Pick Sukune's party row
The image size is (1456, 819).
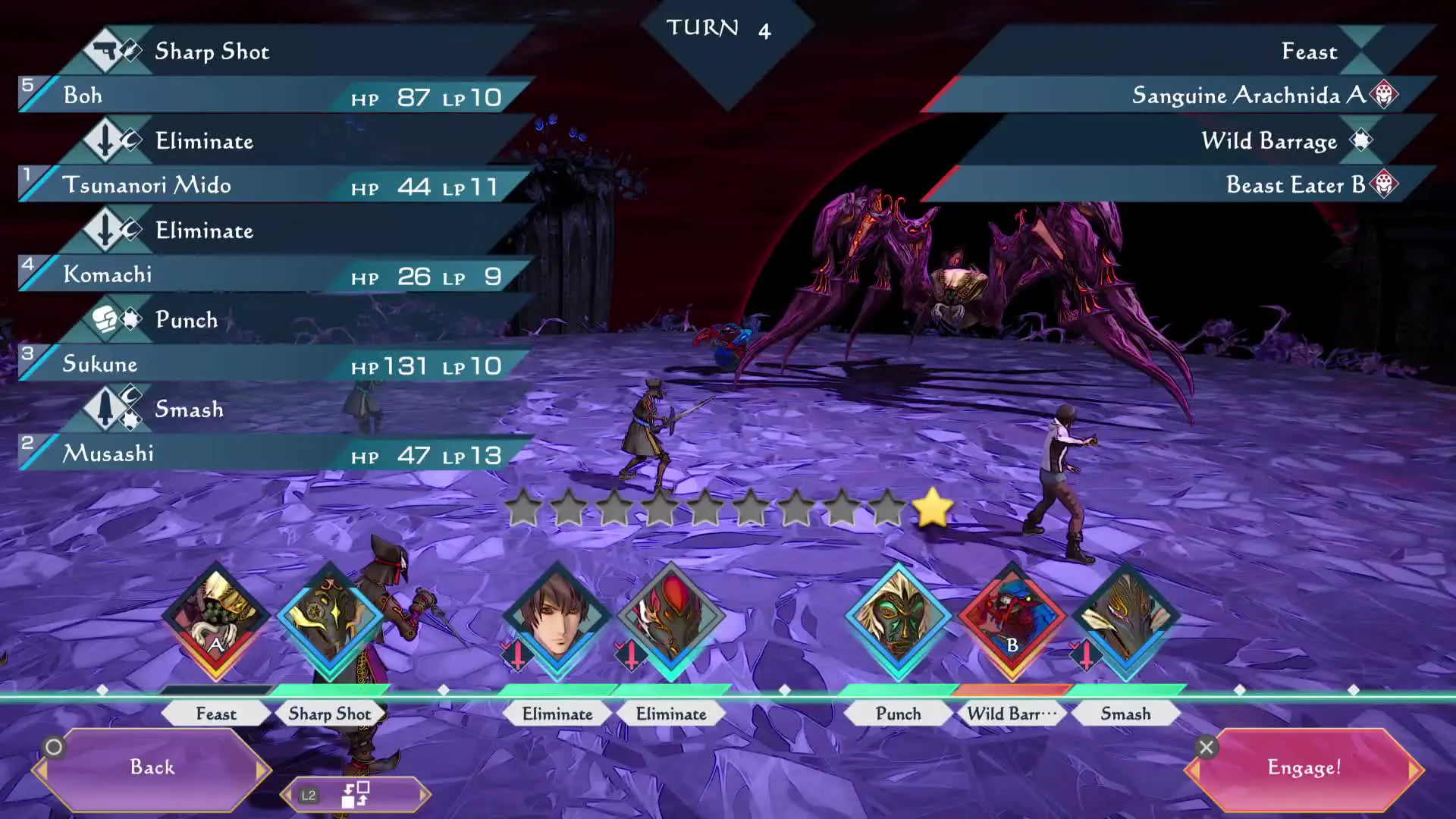click(x=273, y=364)
